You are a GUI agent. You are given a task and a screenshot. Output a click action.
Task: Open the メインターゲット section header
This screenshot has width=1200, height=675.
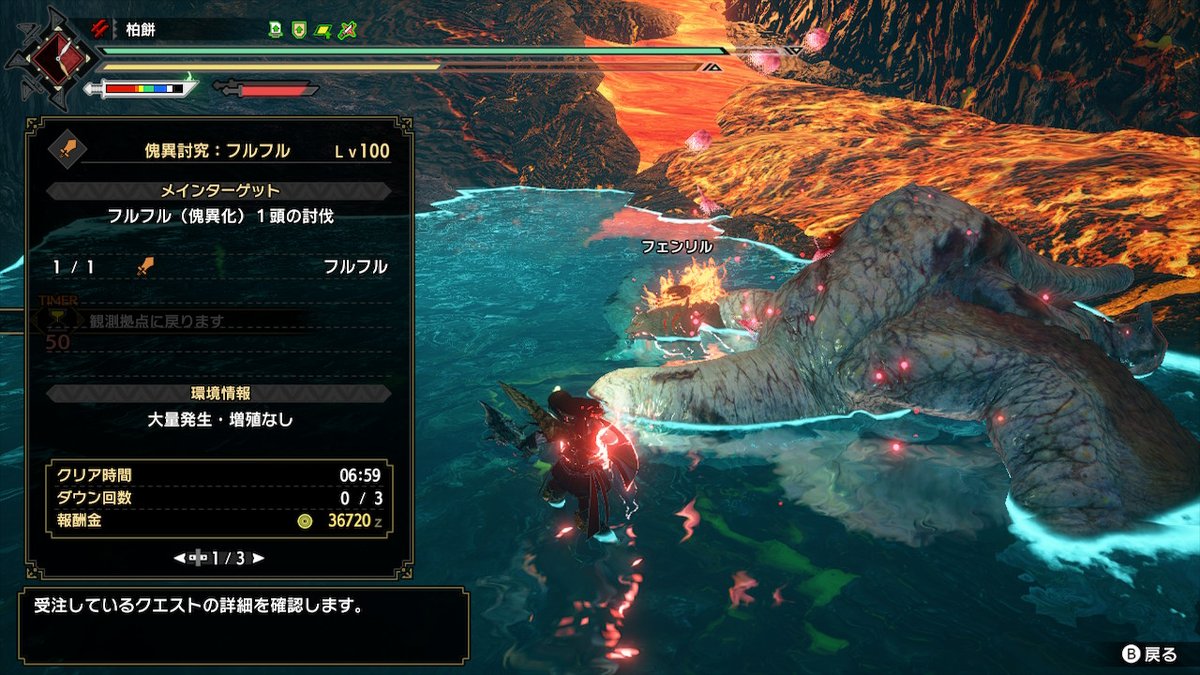point(220,190)
